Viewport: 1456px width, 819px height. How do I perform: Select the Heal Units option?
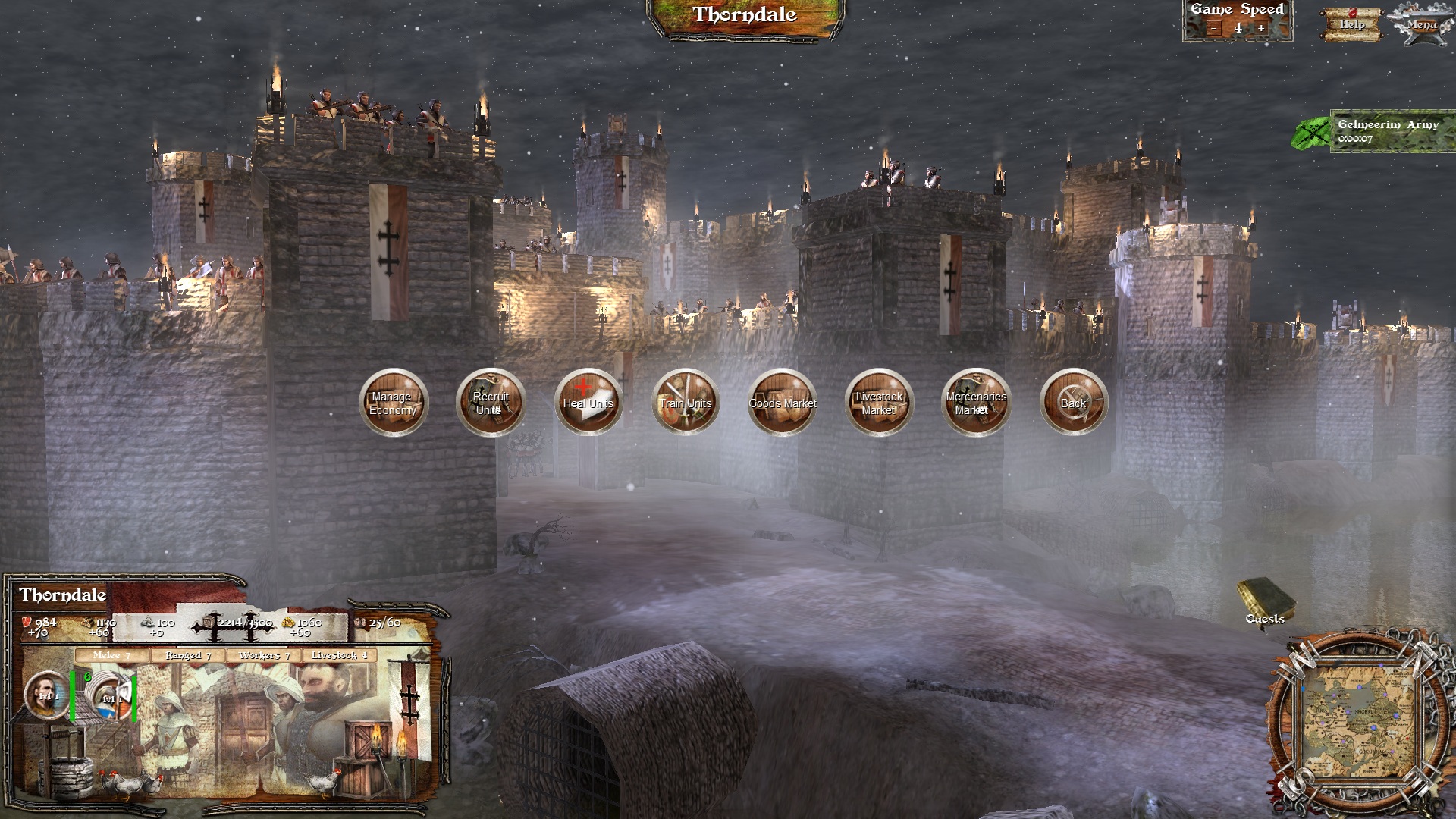[x=588, y=403]
